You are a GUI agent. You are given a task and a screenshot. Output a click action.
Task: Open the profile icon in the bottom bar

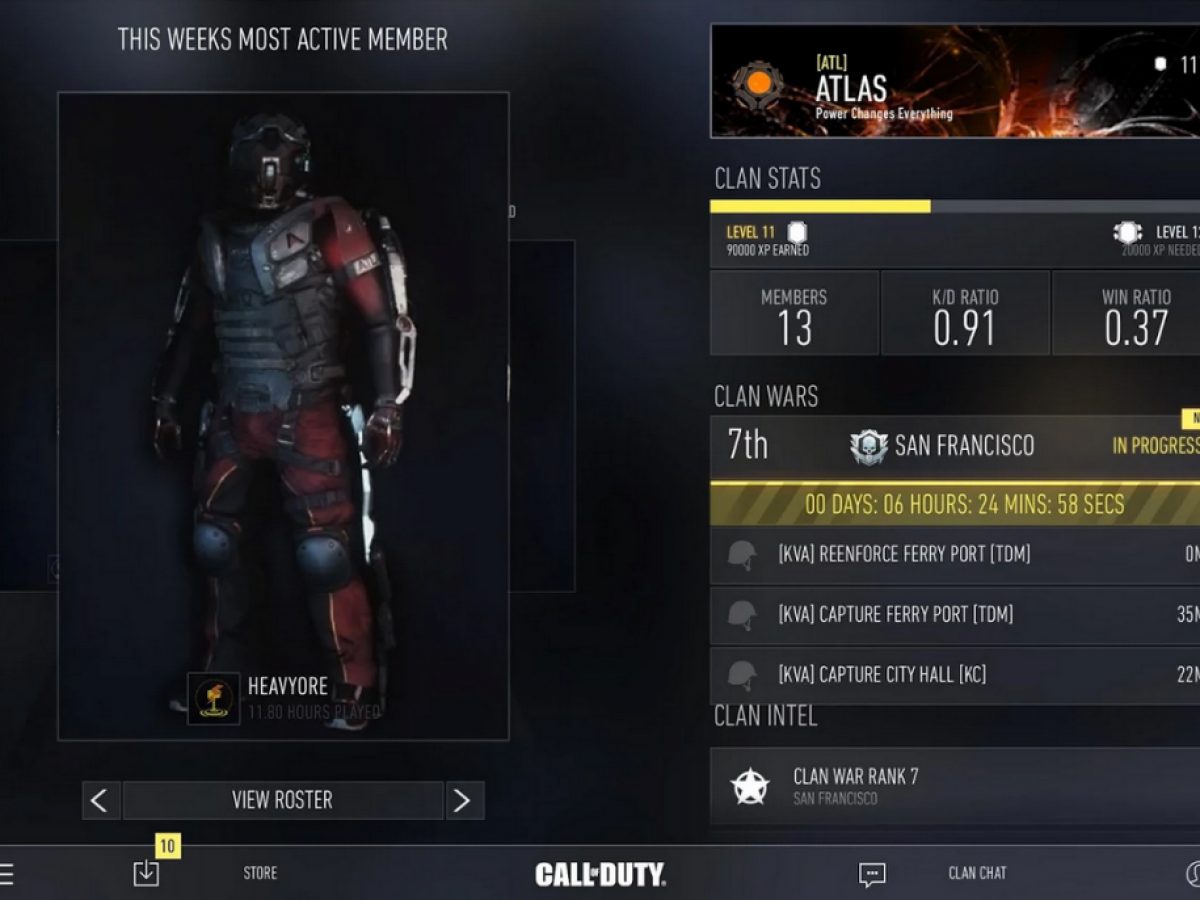(x=1192, y=873)
